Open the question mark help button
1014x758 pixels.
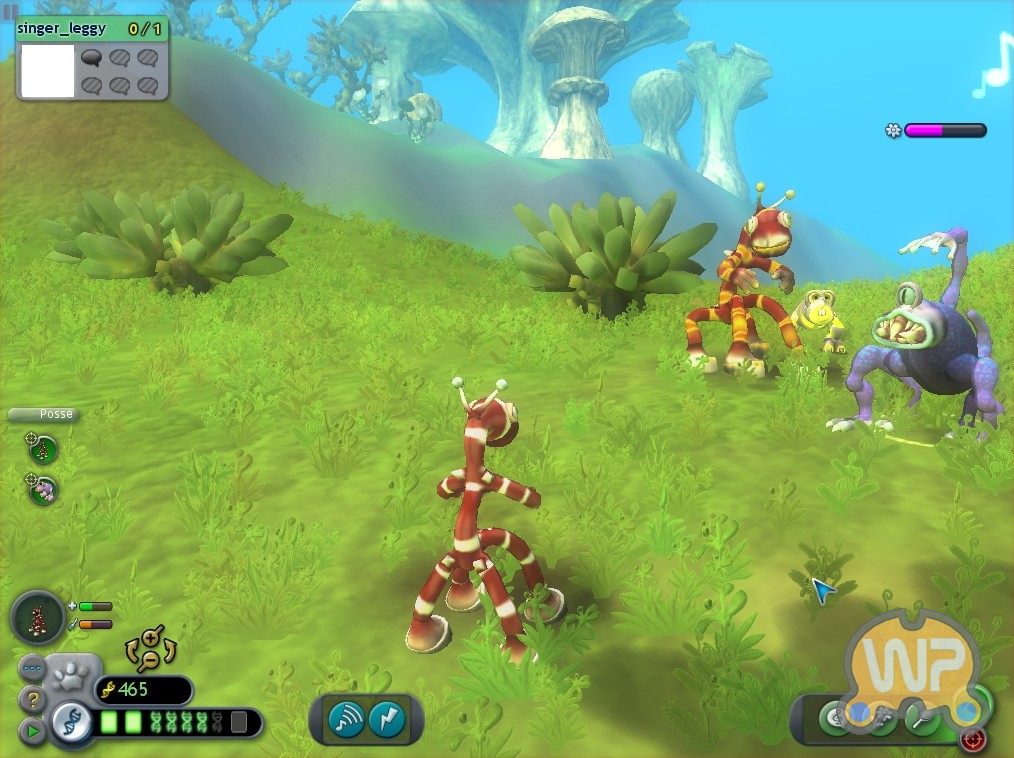(33, 699)
